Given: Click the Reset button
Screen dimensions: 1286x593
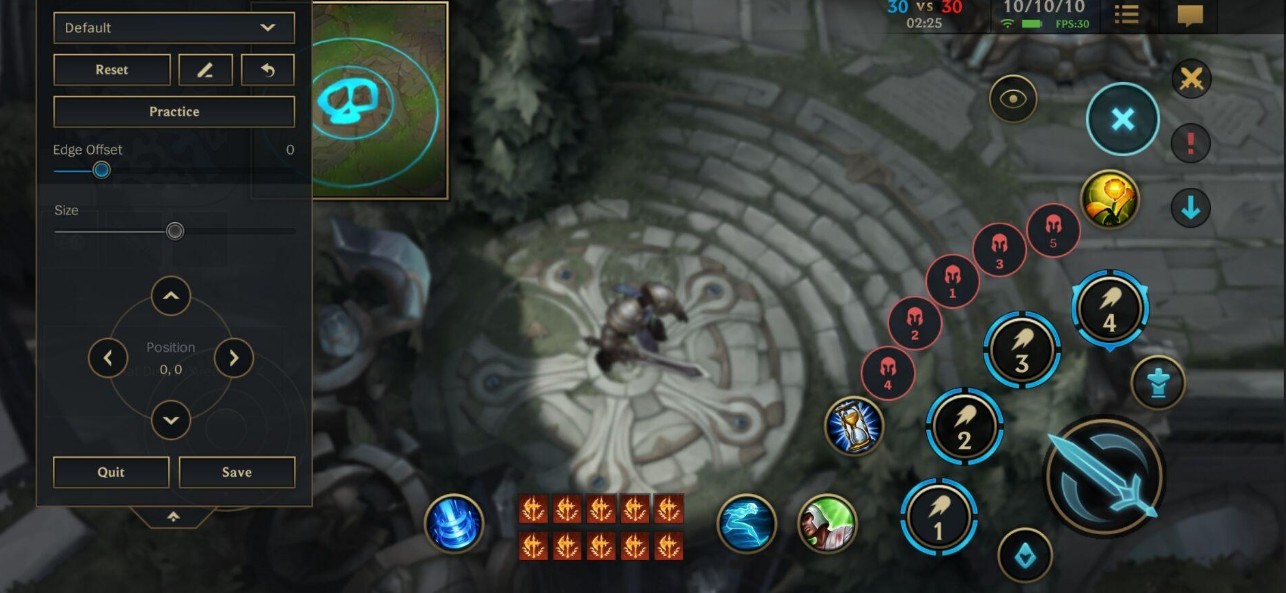Looking at the screenshot, I should (x=112, y=70).
